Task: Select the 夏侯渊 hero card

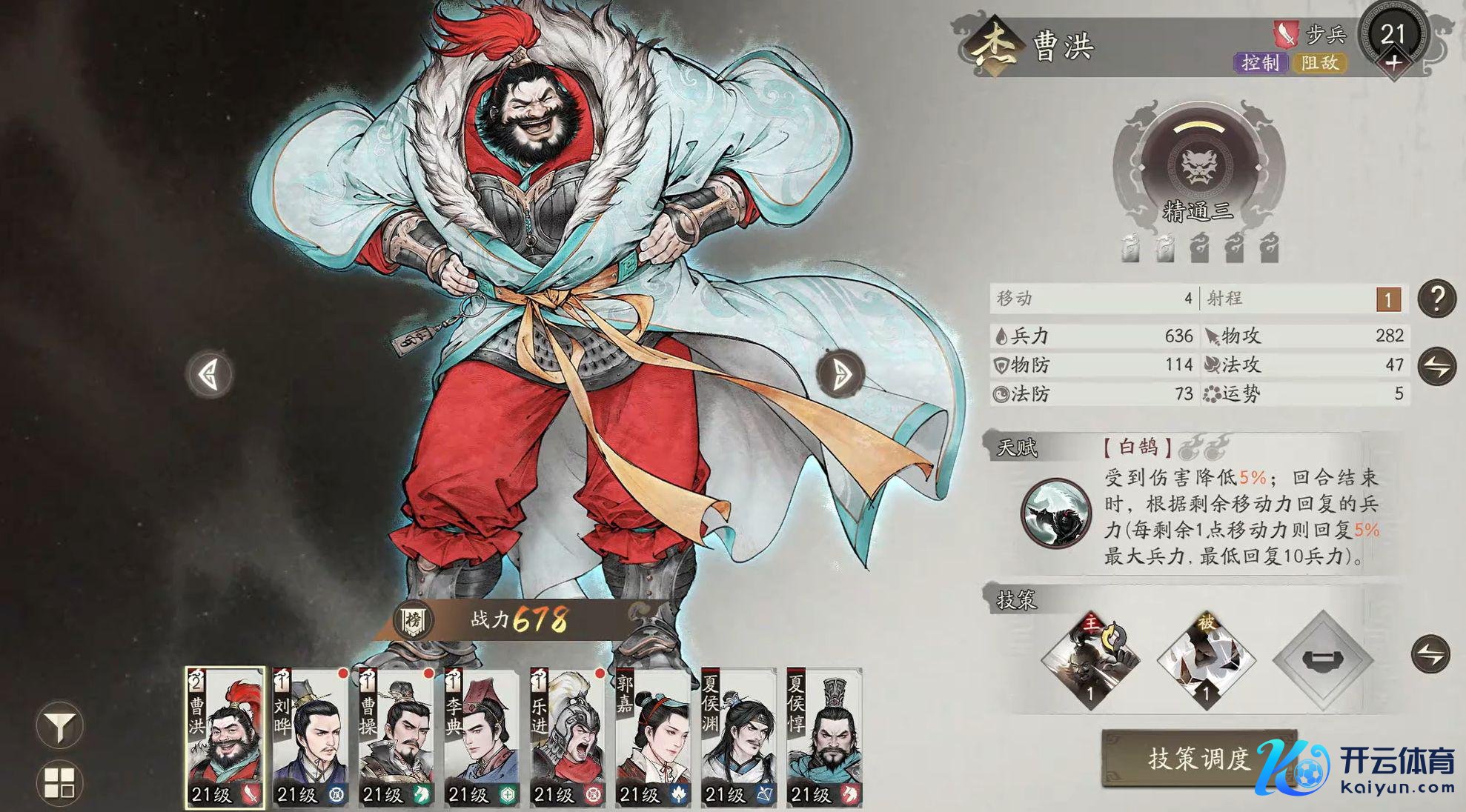Action: click(739, 736)
